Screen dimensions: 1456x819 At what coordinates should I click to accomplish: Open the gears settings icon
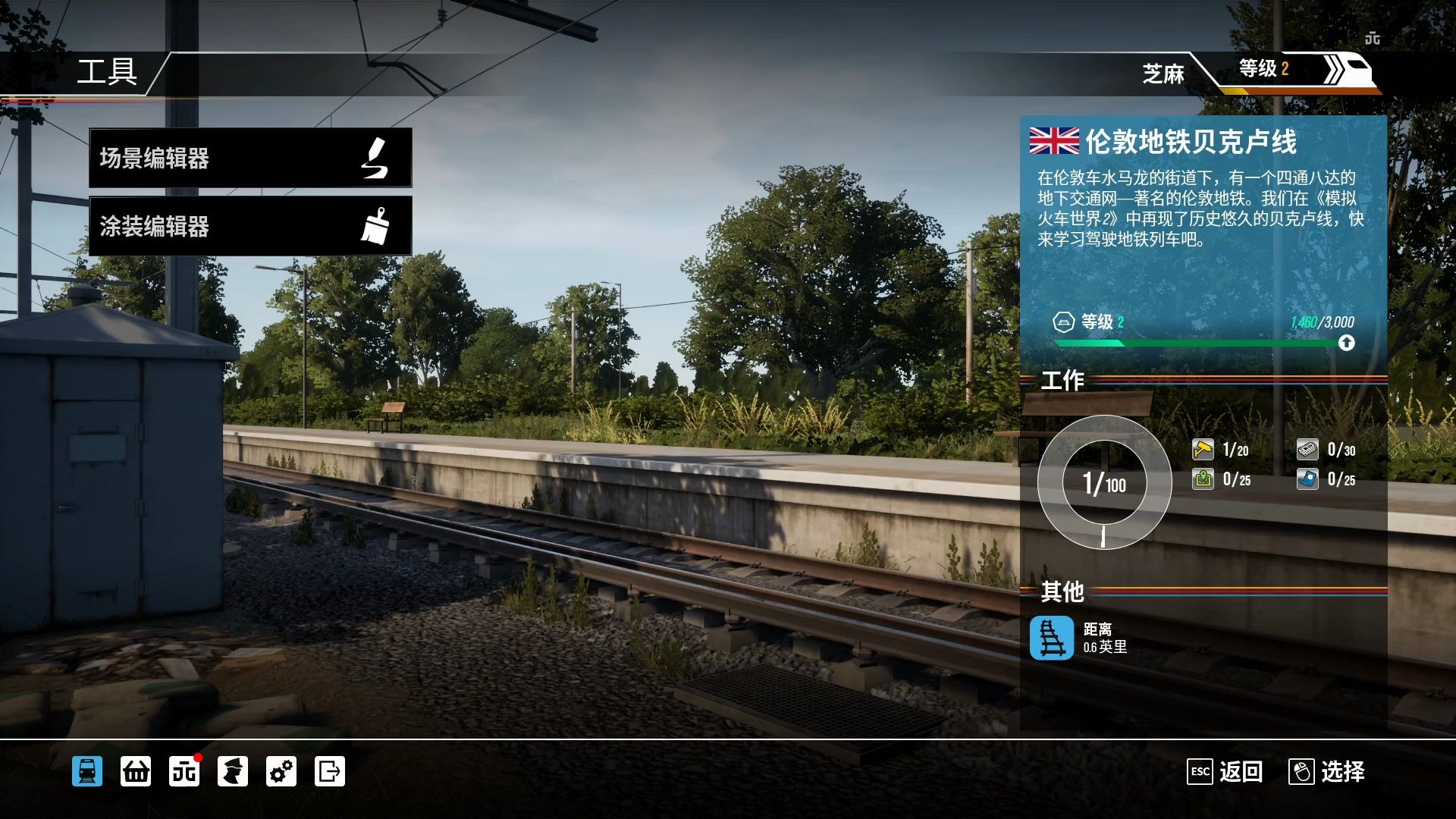pyautogui.click(x=281, y=771)
